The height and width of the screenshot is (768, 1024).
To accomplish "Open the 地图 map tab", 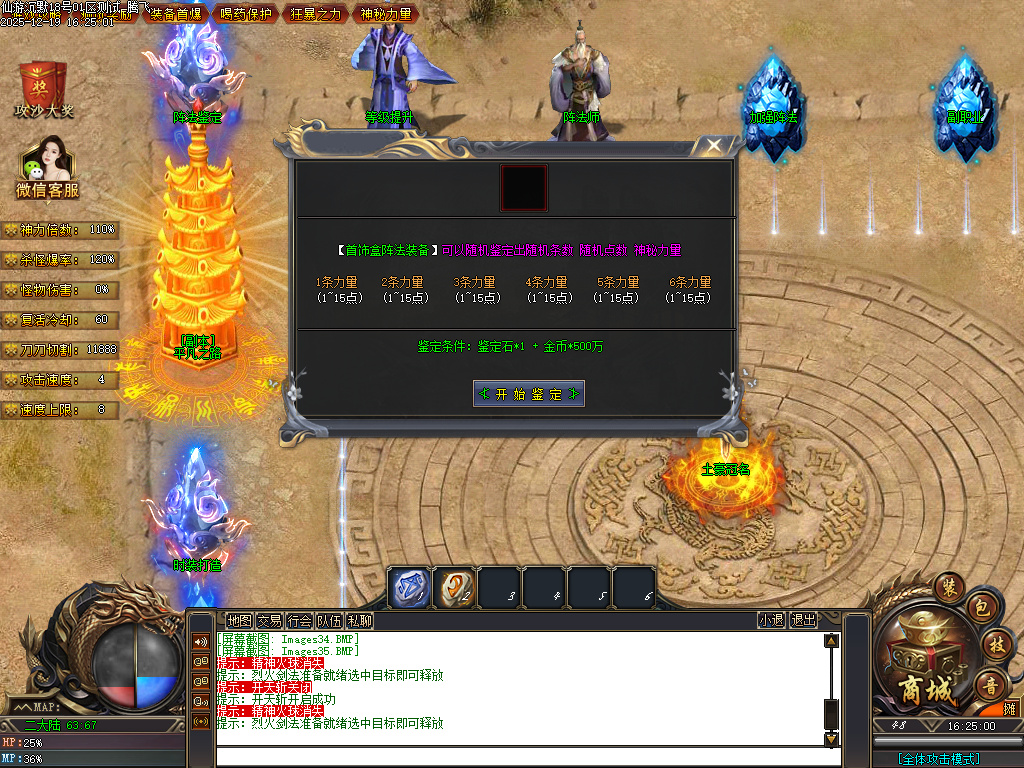I will pos(239,620).
